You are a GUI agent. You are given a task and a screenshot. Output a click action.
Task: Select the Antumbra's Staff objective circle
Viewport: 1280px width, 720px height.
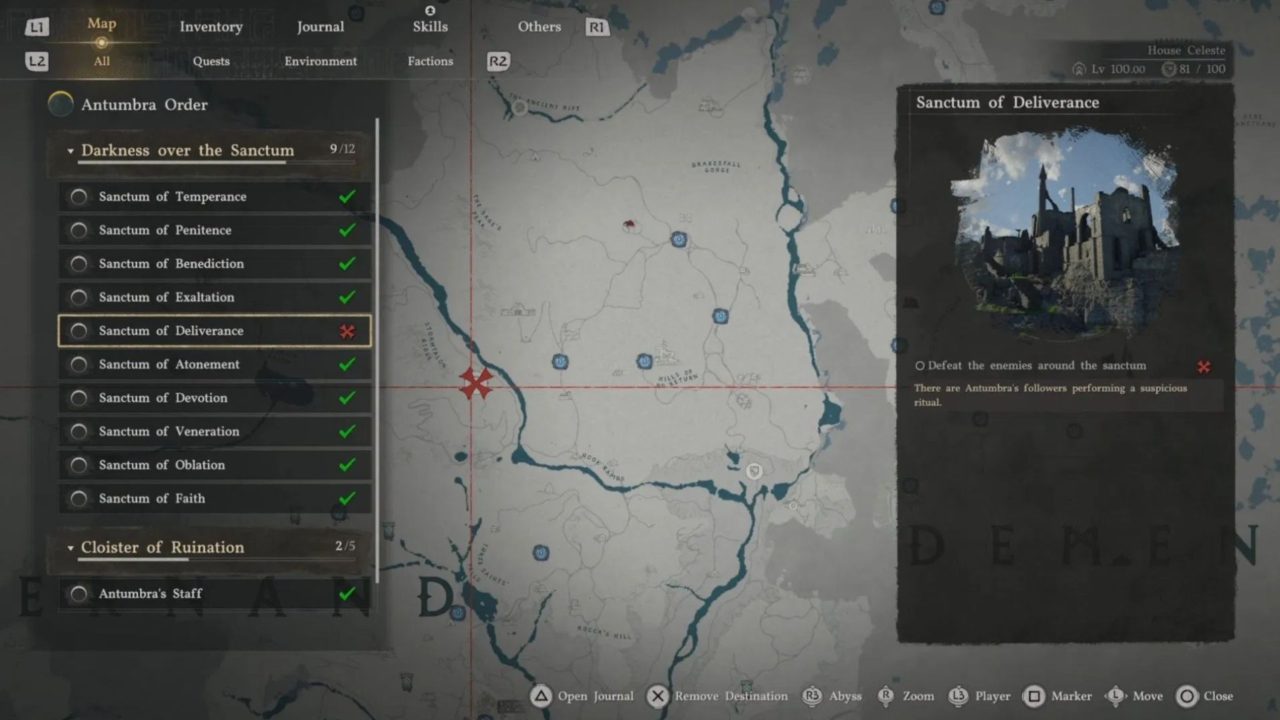[x=78, y=593]
